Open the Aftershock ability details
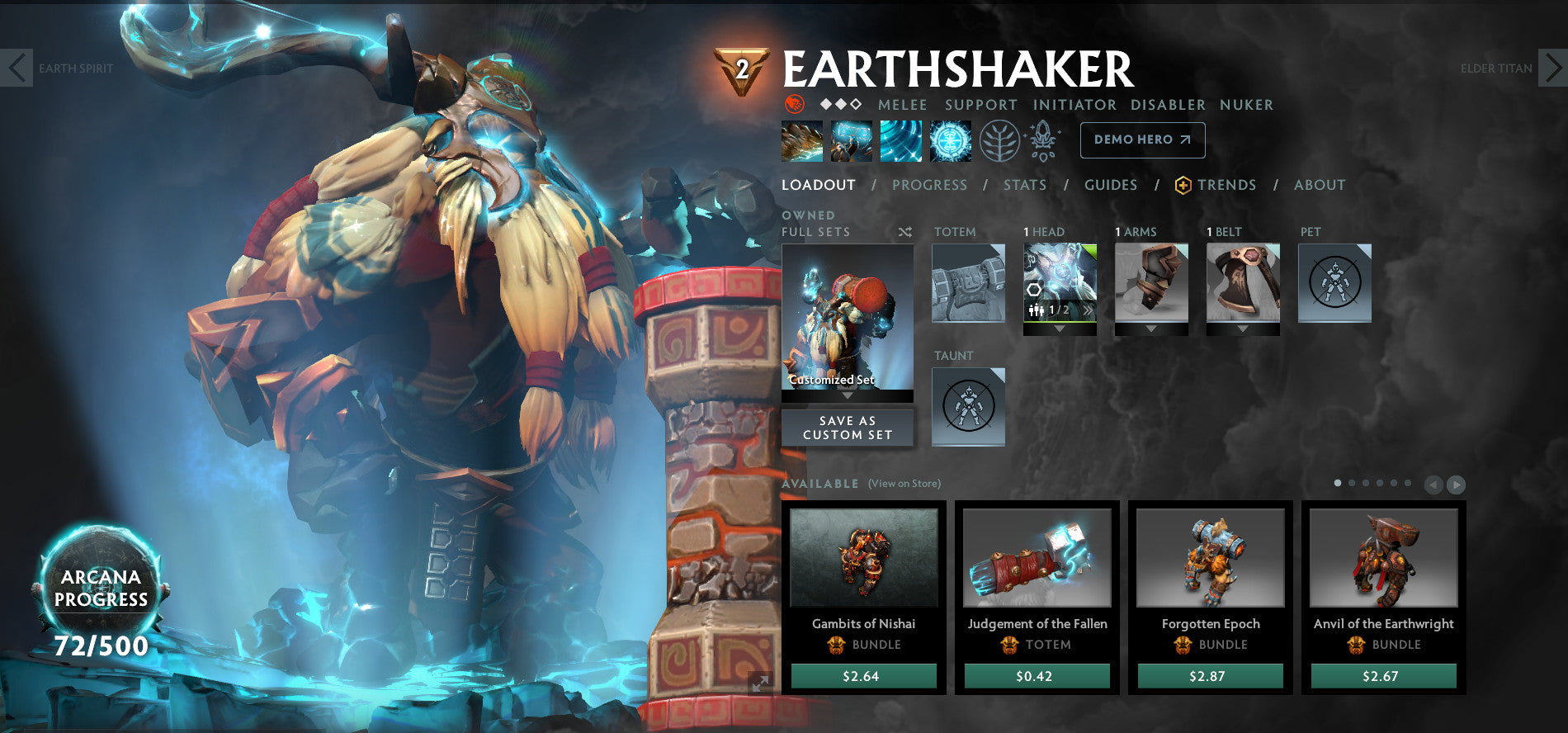 click(x=900, y=140)
